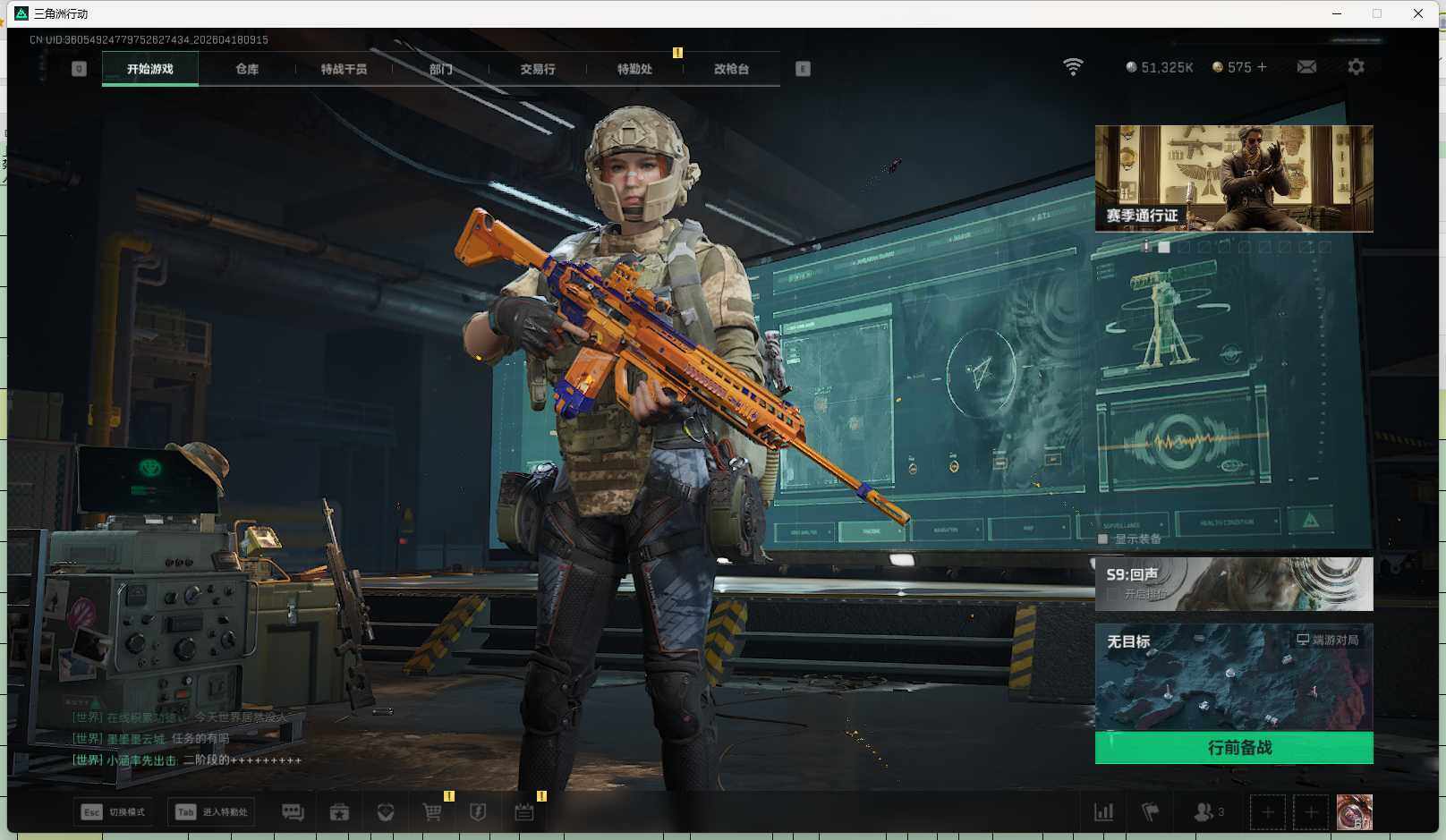Open the calendar events icon
1446x840 pixels.
pos(524,812)
